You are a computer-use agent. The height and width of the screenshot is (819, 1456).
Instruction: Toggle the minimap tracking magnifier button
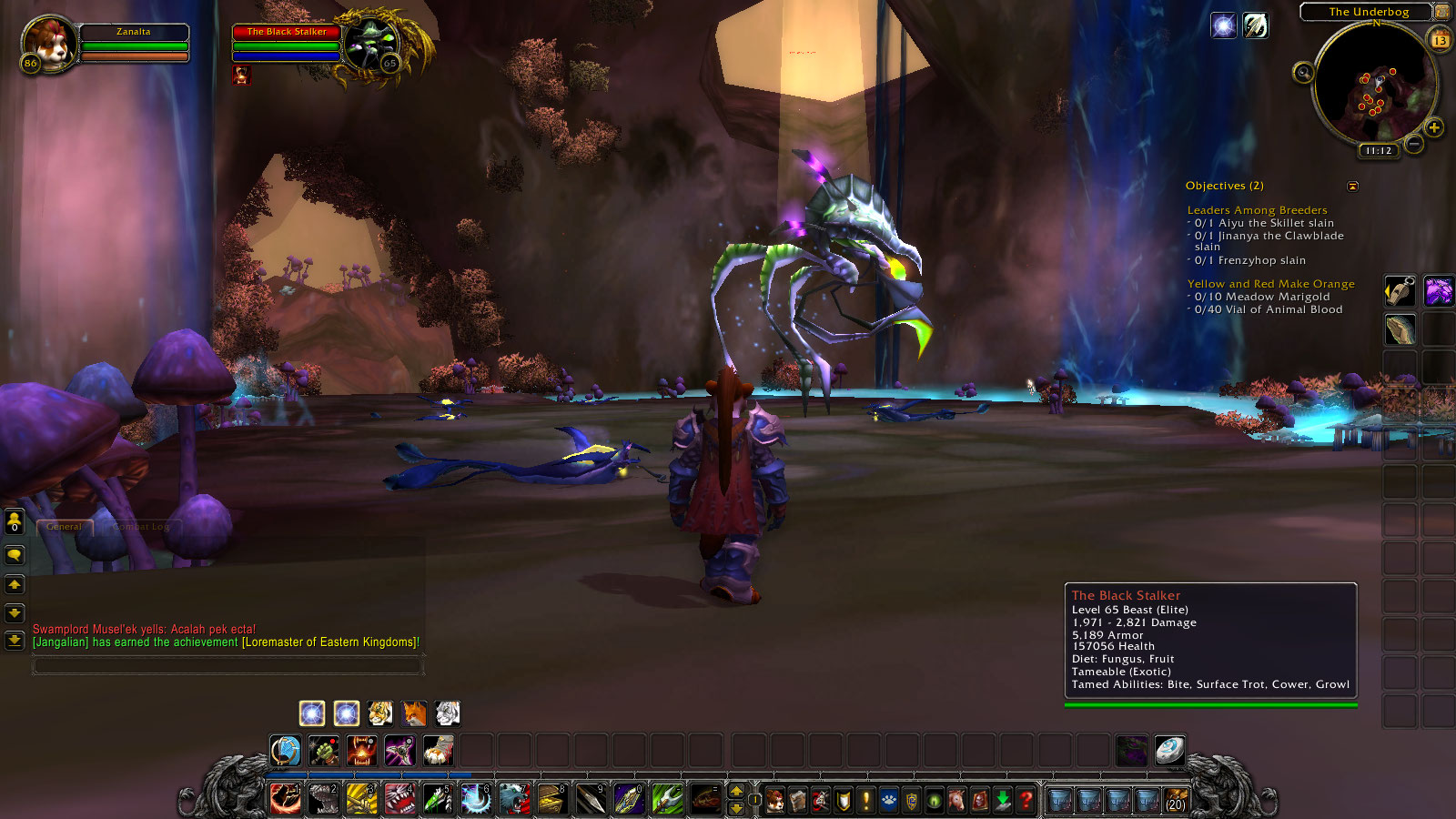[x=1303, y=73]
